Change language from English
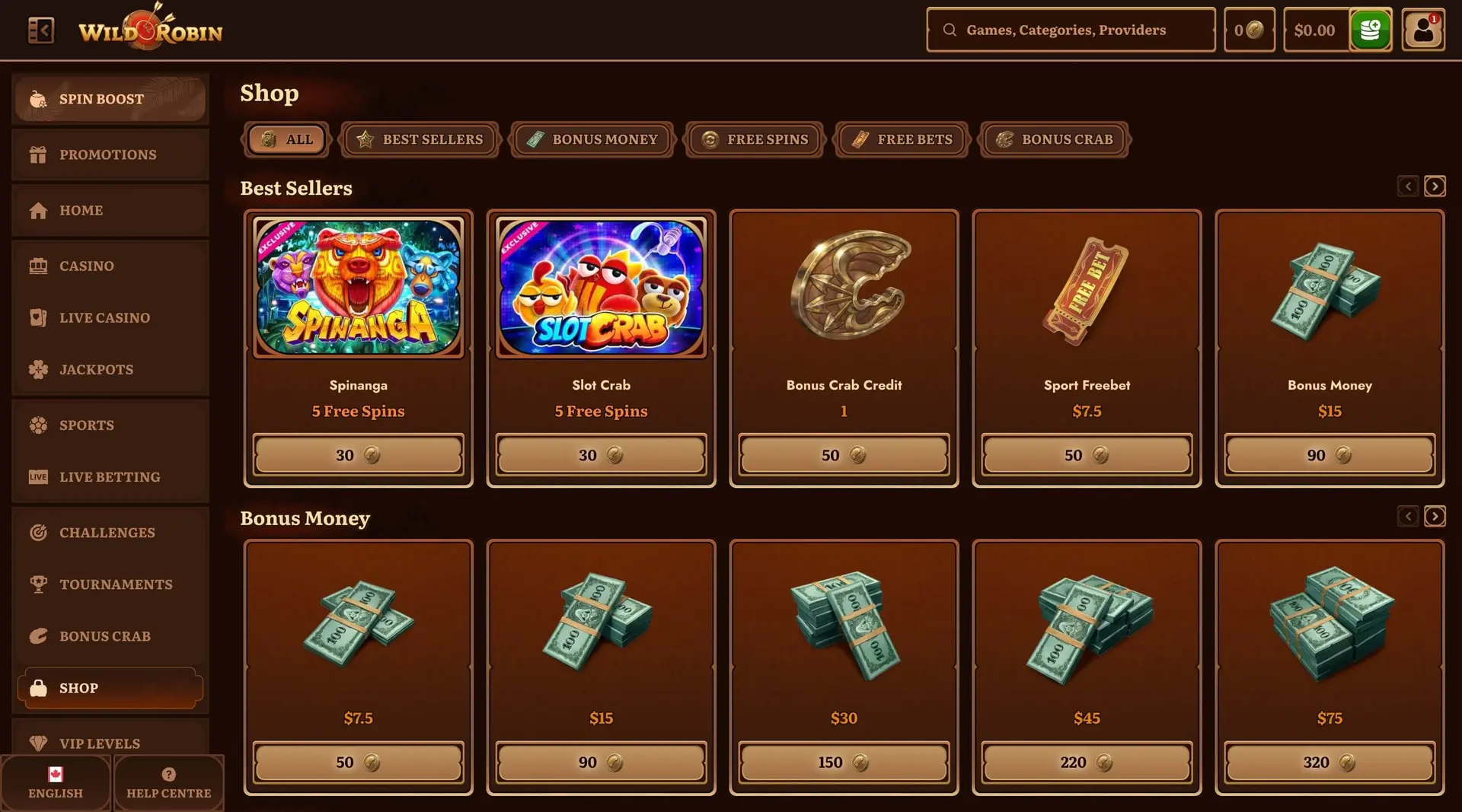This screenshot has width=1462, height=812. click(56, 782)
